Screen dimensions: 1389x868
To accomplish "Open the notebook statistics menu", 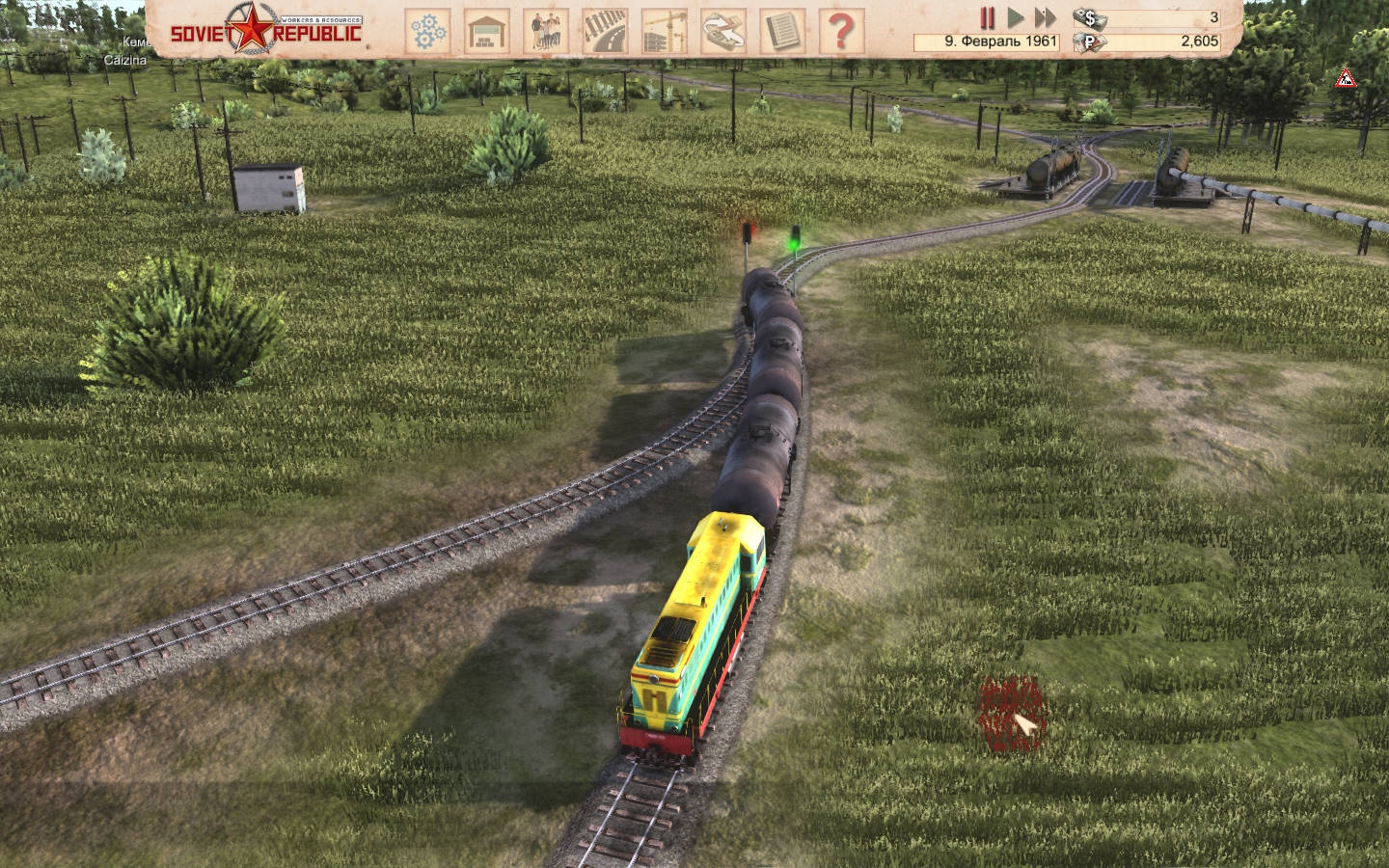I will coord(782,31).
